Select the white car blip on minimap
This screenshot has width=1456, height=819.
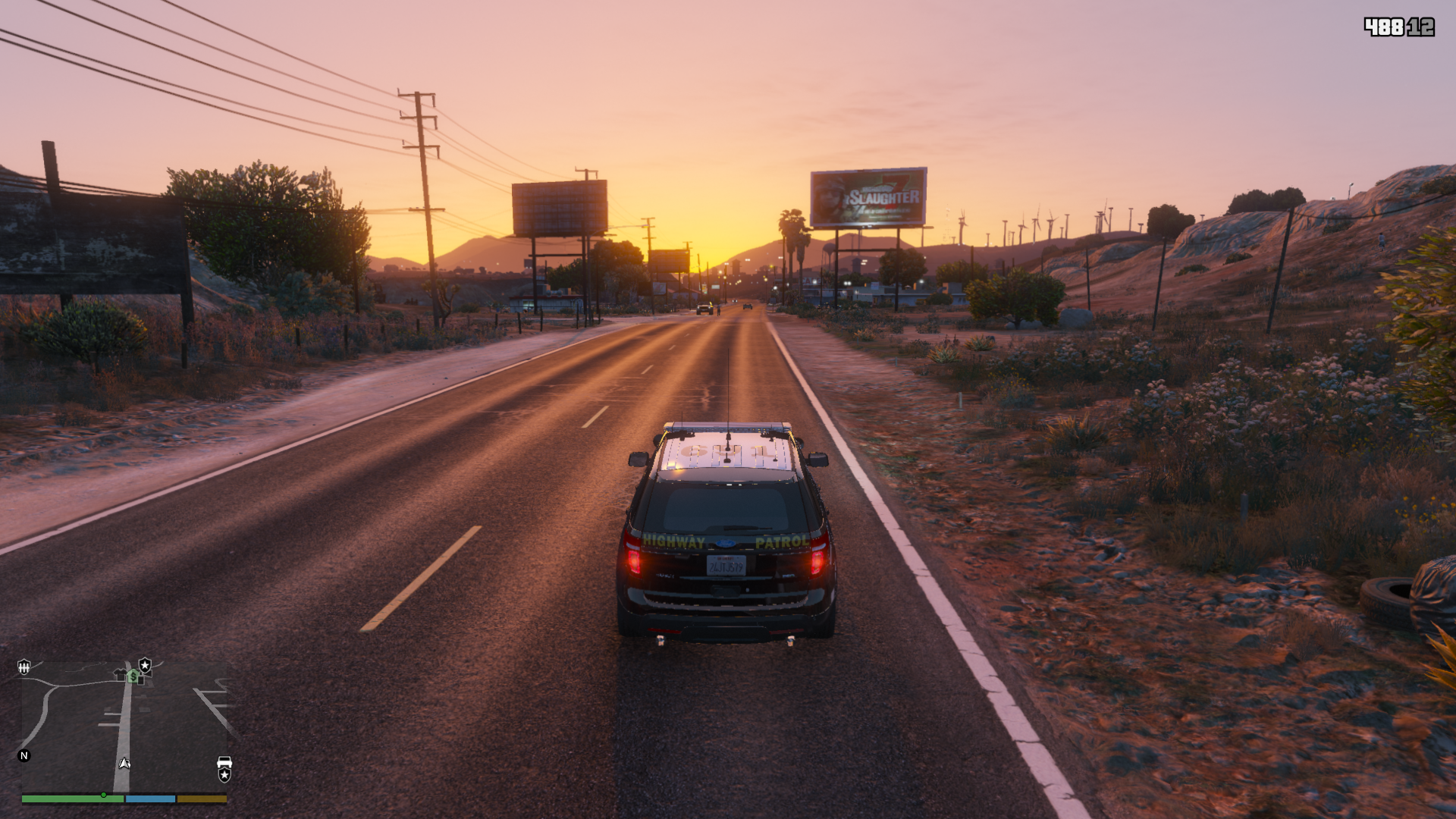click(x=224, y=761)
